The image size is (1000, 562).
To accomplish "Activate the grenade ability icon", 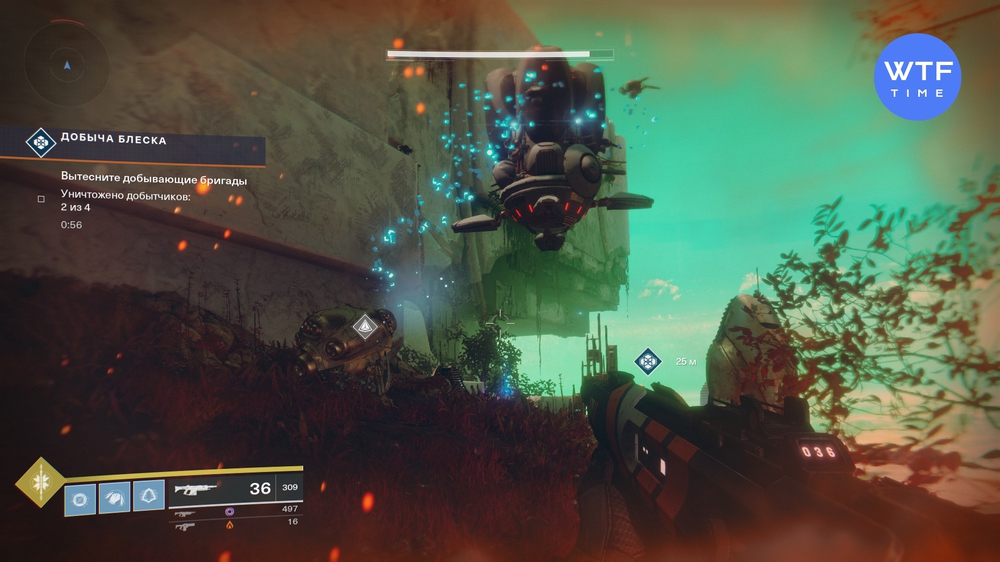I will tap(80, 497).
